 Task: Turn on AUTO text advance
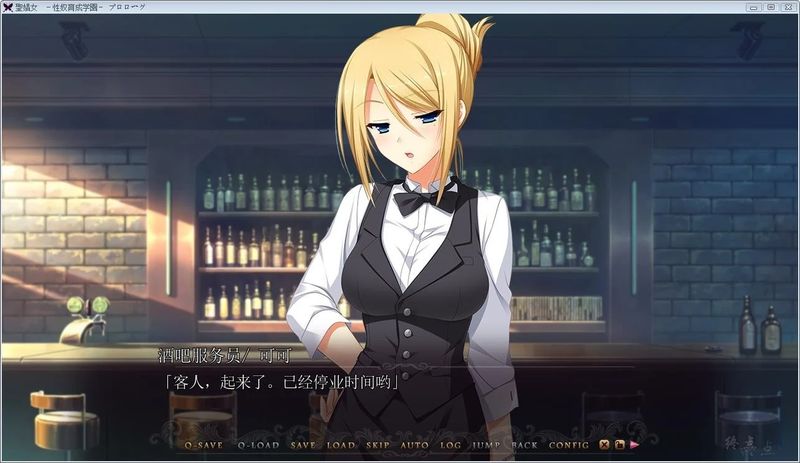(414, 444)
